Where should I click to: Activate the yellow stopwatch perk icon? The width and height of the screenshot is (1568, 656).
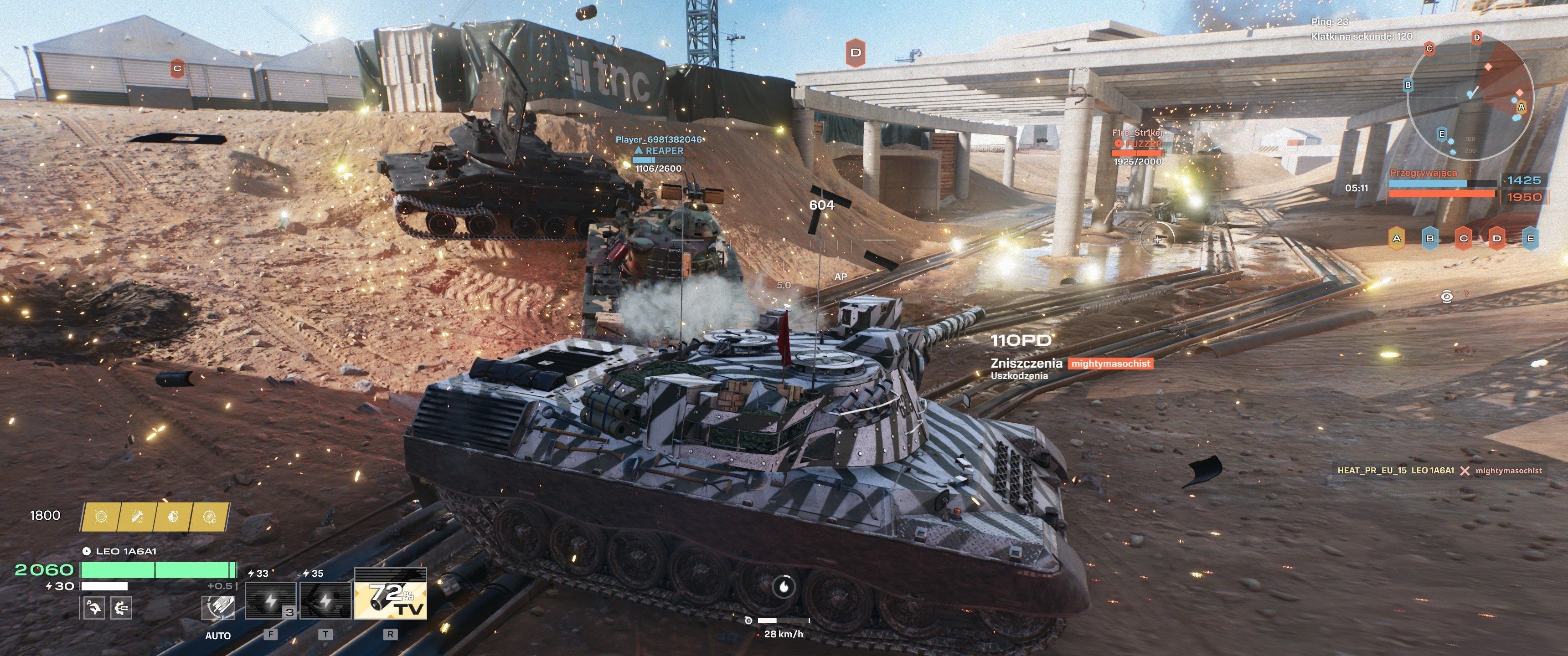pyautogui.click(x=174, y=517)
